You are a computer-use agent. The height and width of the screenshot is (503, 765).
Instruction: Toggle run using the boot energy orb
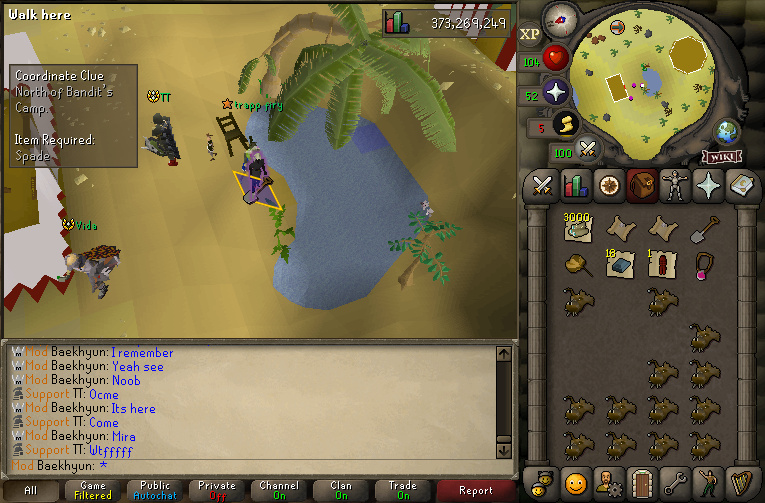point(567,124)
